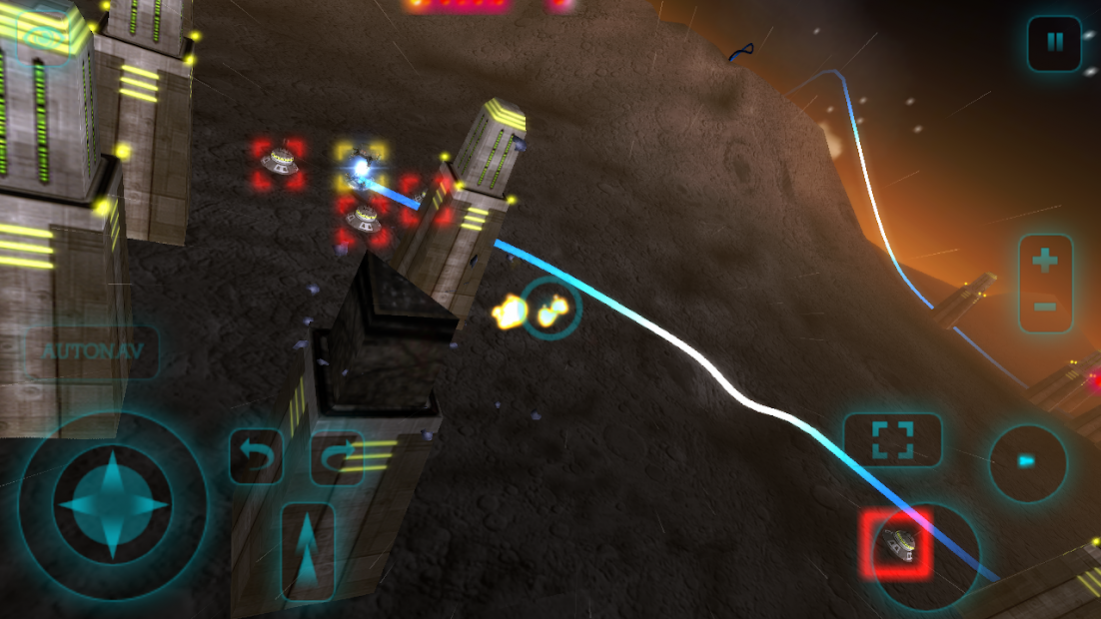
Task: Fire weapon with the round bullet button
Action: pyautogui.click(x=1027, y=462)
